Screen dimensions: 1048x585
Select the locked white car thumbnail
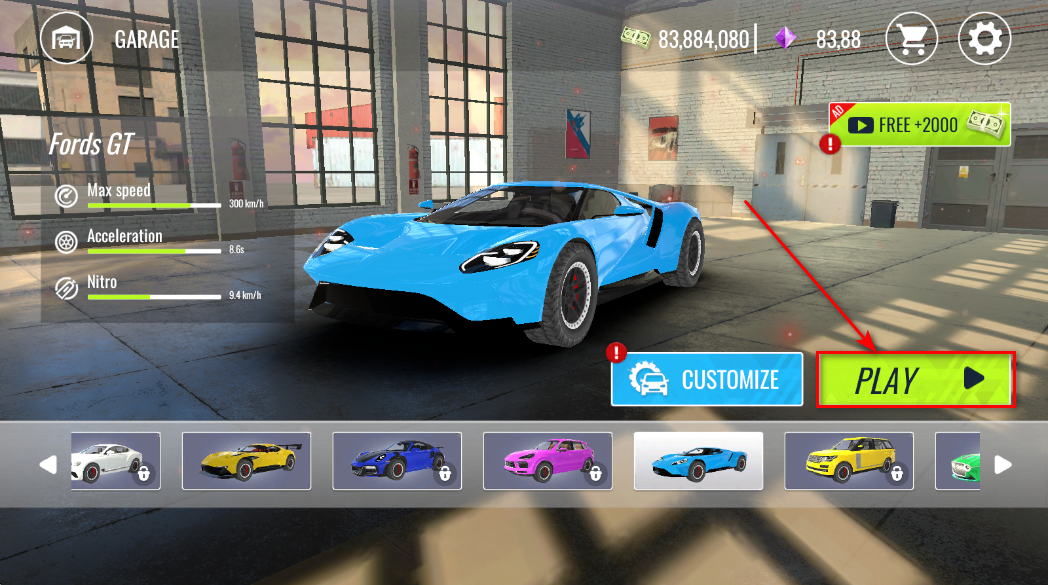pos(115,461)
